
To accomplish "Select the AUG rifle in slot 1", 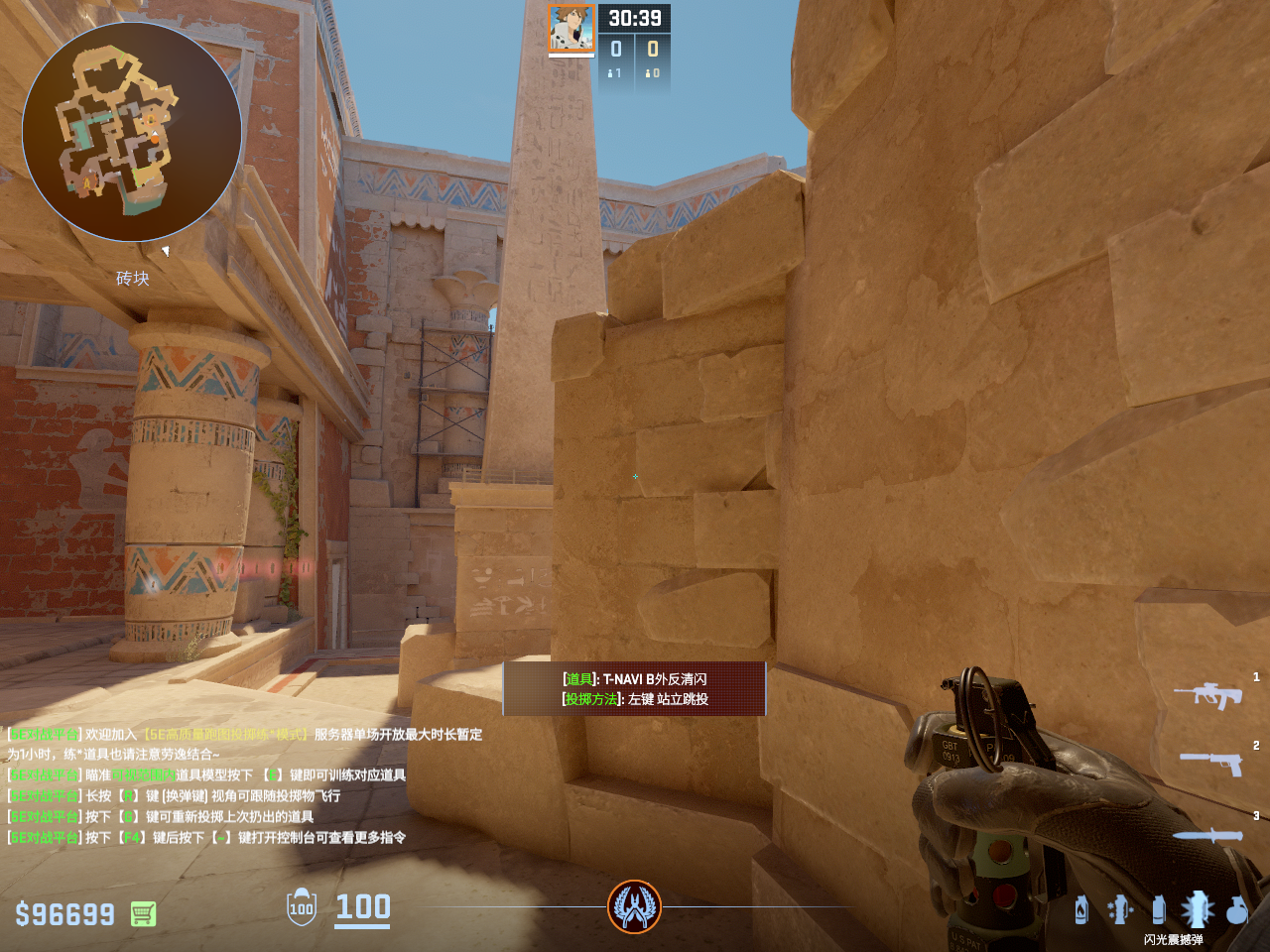I will pos(1208,694).
